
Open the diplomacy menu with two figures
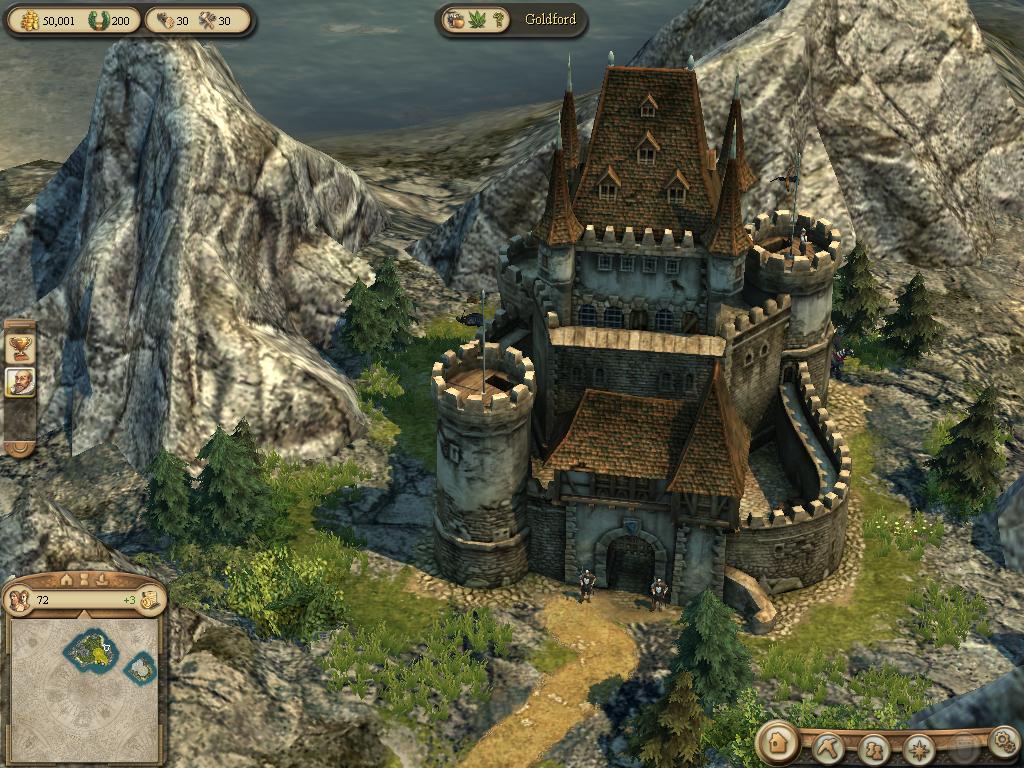tap(874, 747)
